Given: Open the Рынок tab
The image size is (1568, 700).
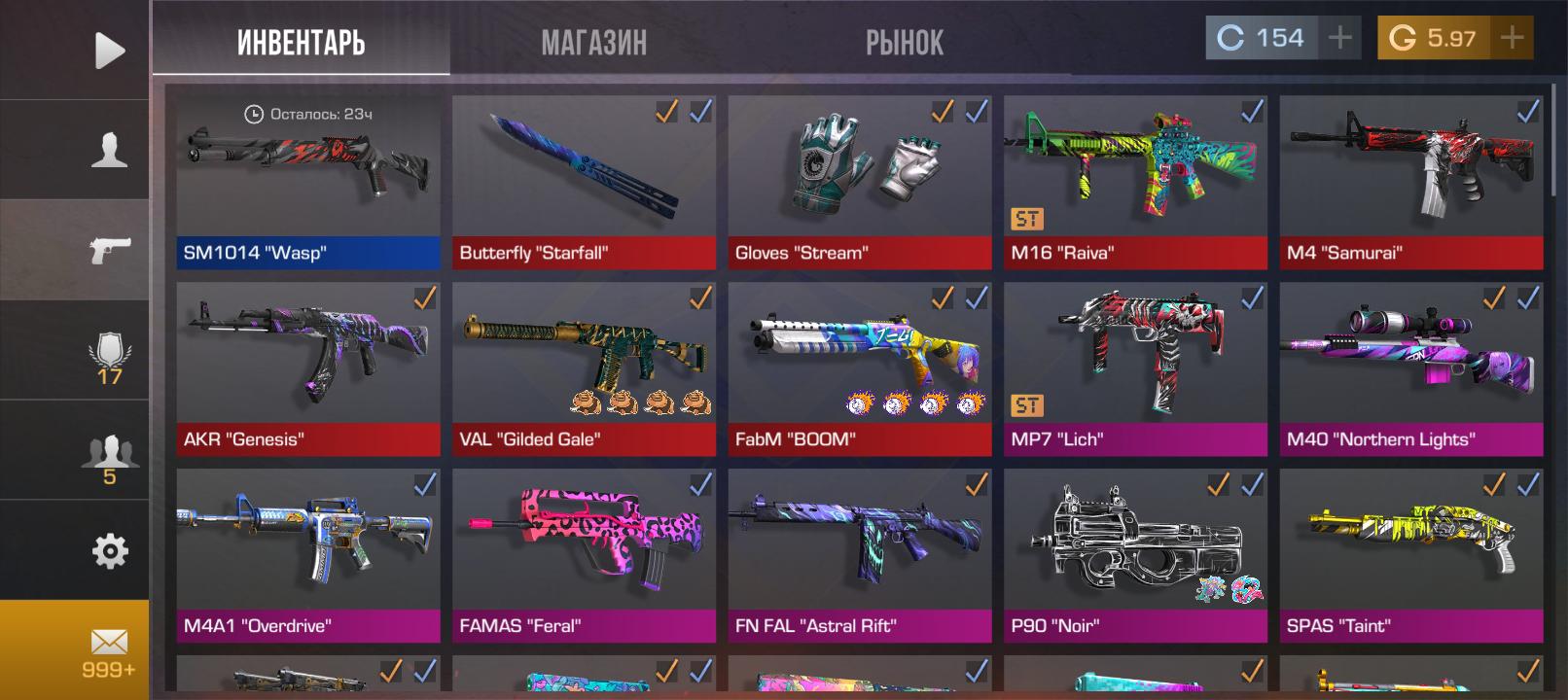Looking at the screenshot, I should pyautogui.click(x=904, y=42).
